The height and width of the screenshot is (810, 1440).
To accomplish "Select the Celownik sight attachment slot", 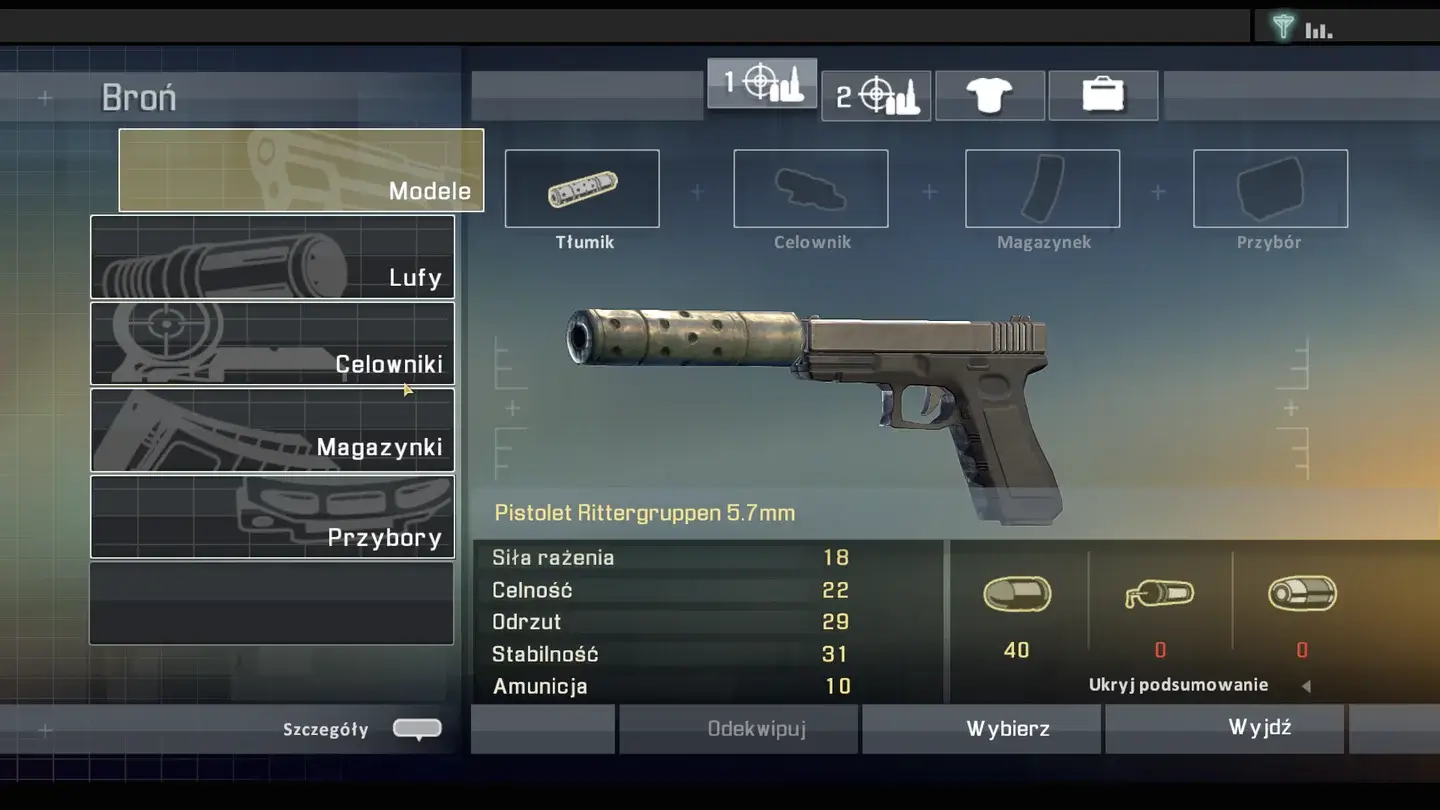I will coord(811,189).
